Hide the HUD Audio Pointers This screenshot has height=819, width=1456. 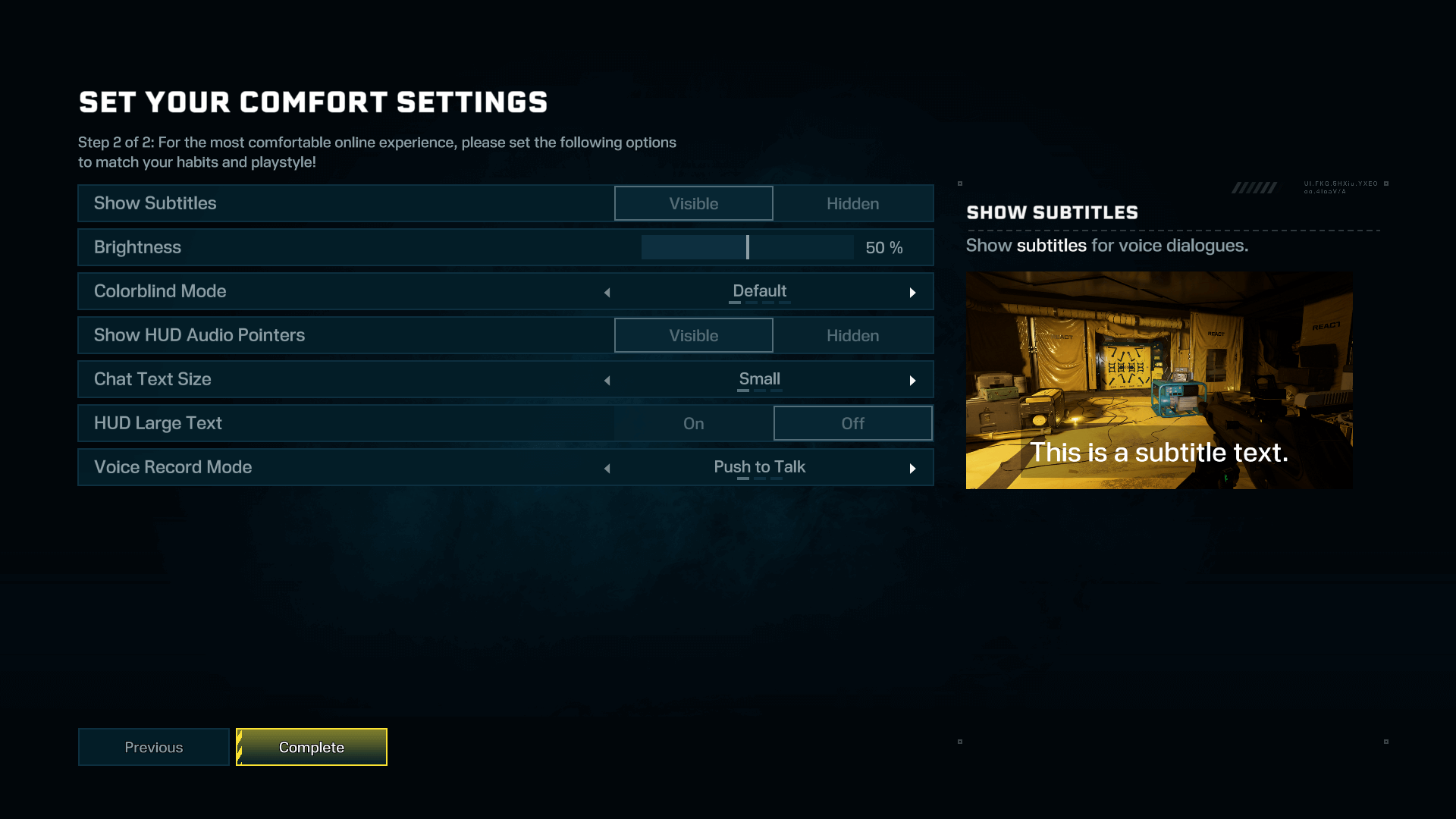[x=852, y=335]
